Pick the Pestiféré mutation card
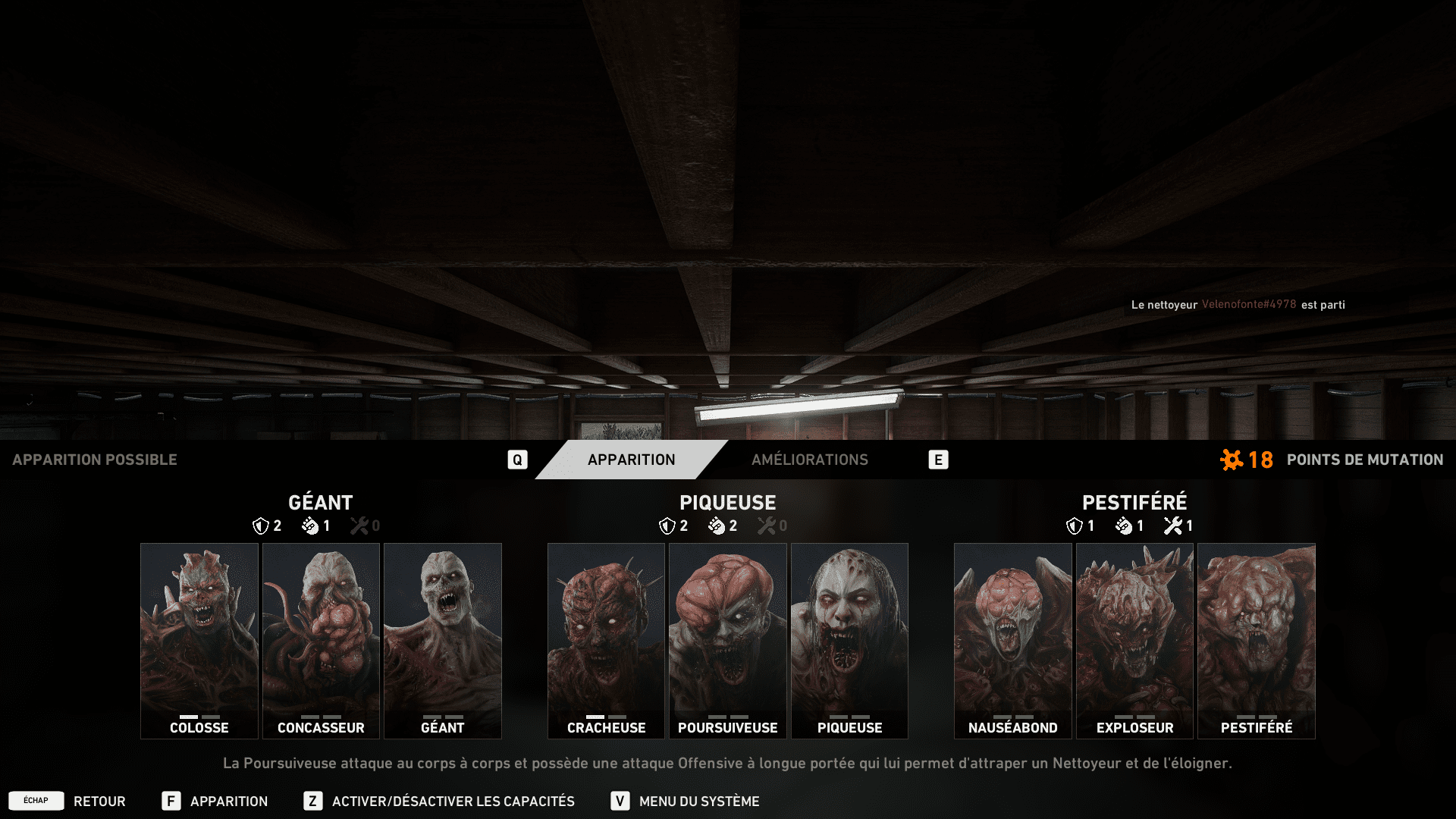The width and height of the screenshot is (1456, 819). tap(1257, 641)
